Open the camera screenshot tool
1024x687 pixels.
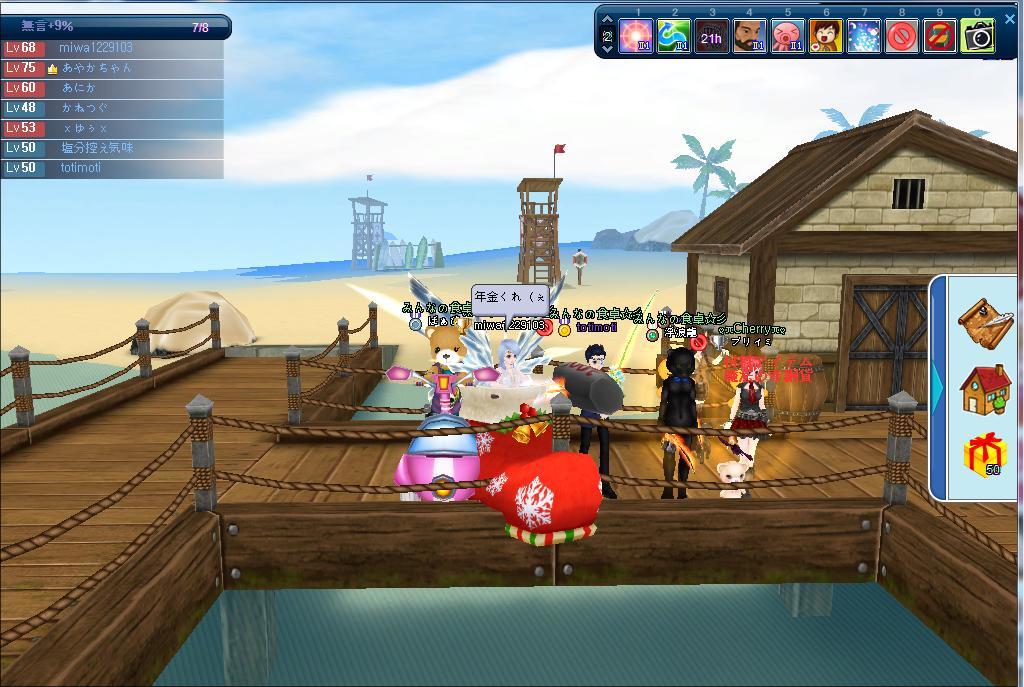coord(978,37)
